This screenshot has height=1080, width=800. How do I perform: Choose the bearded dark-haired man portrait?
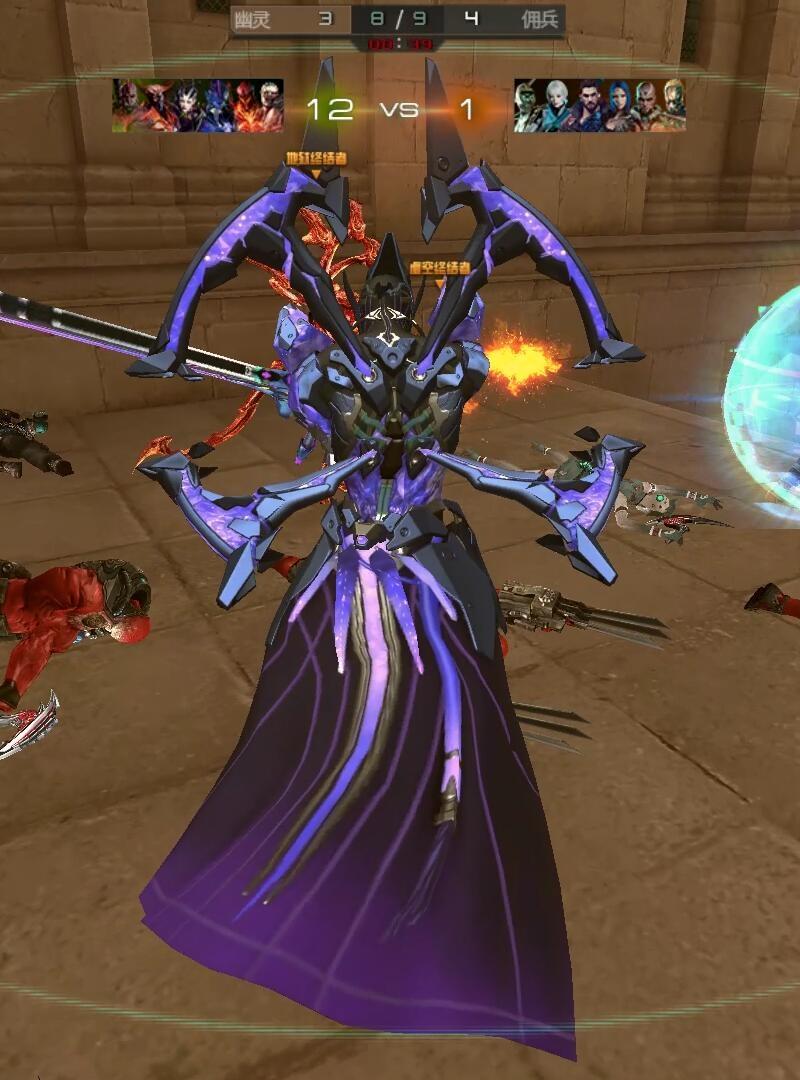coord(589,106)
